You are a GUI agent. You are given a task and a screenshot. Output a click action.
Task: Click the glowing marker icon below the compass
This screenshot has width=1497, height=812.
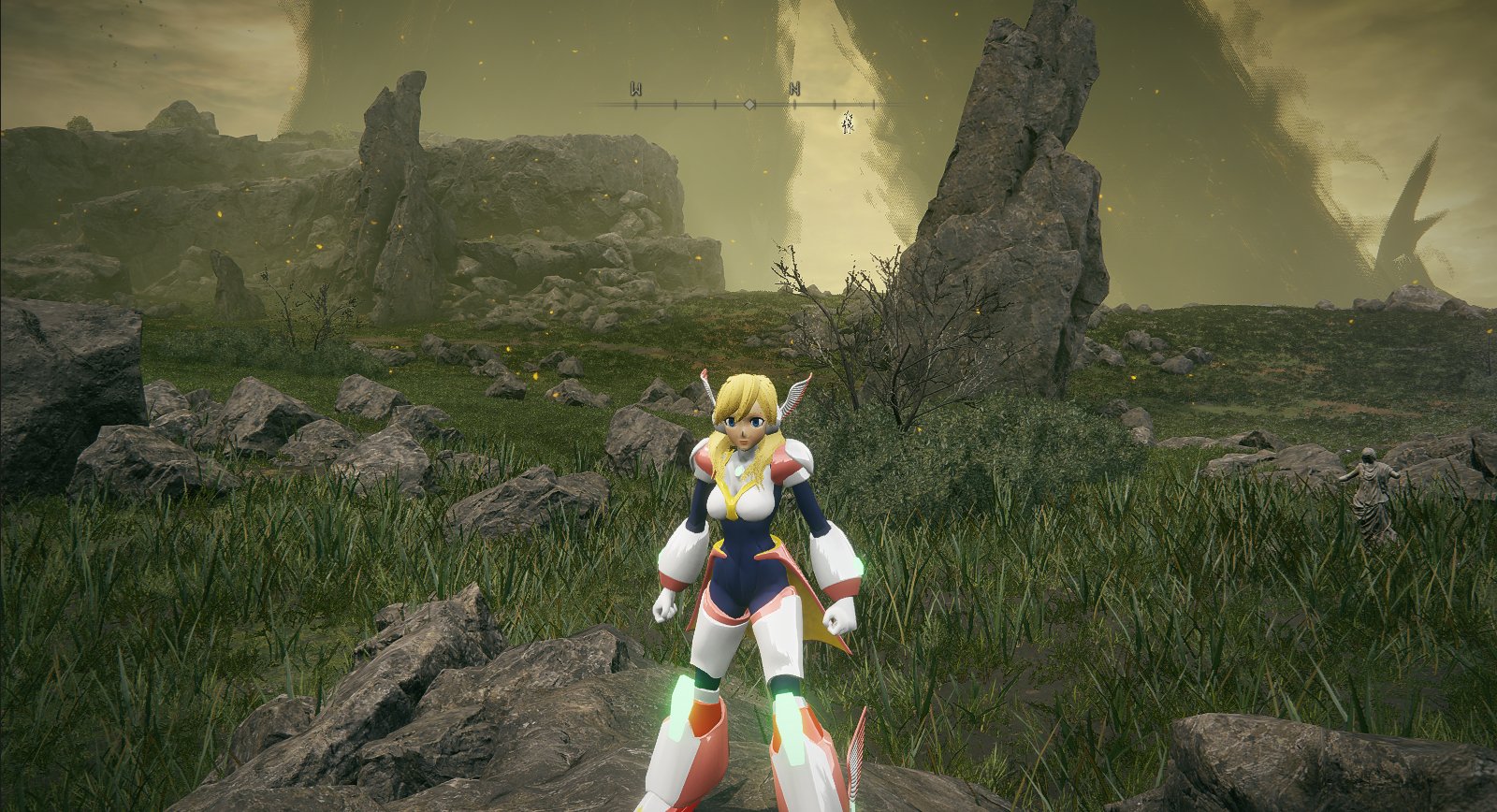(848, 121)
